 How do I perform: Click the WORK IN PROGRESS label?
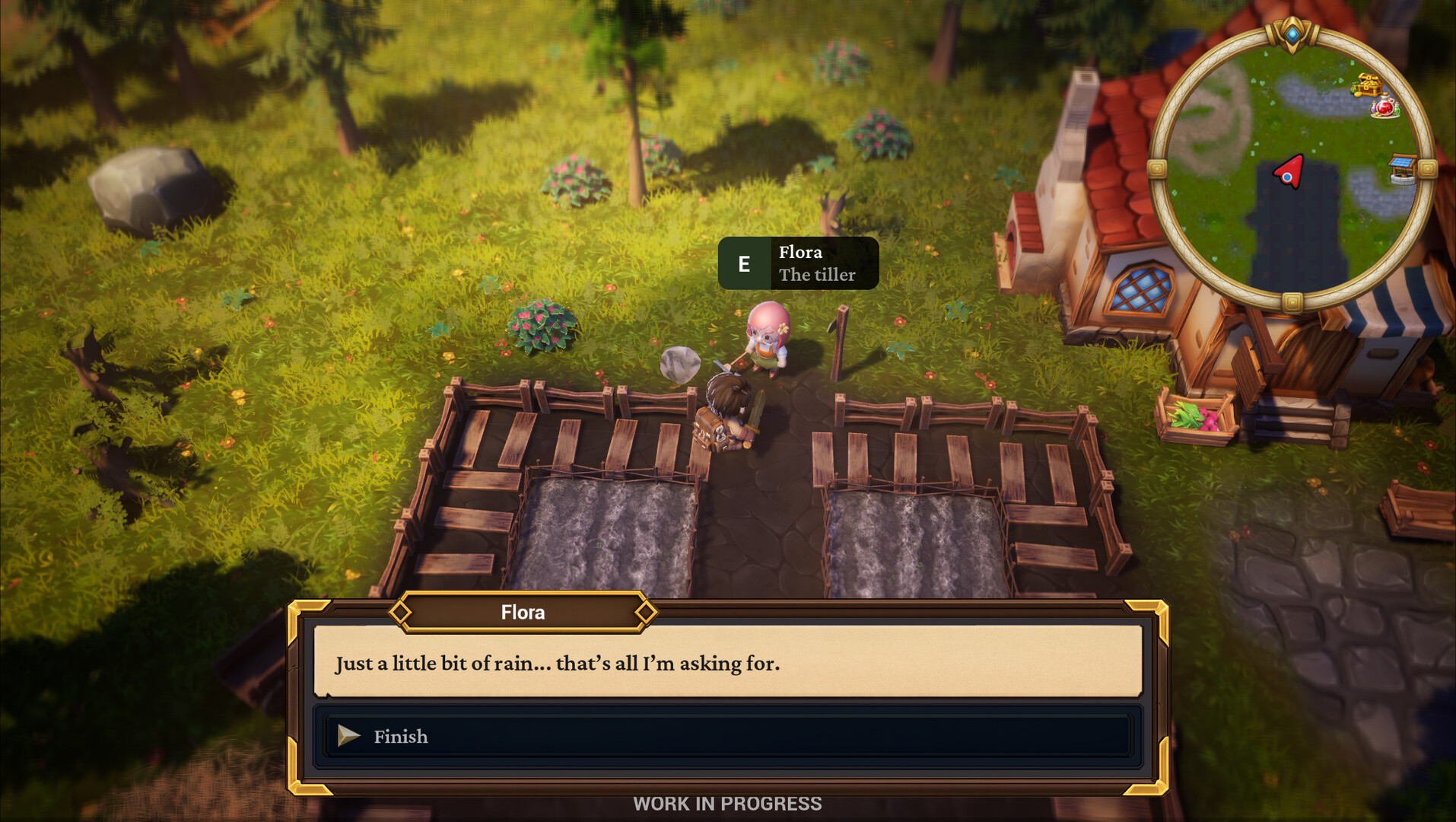click(727, 802)
